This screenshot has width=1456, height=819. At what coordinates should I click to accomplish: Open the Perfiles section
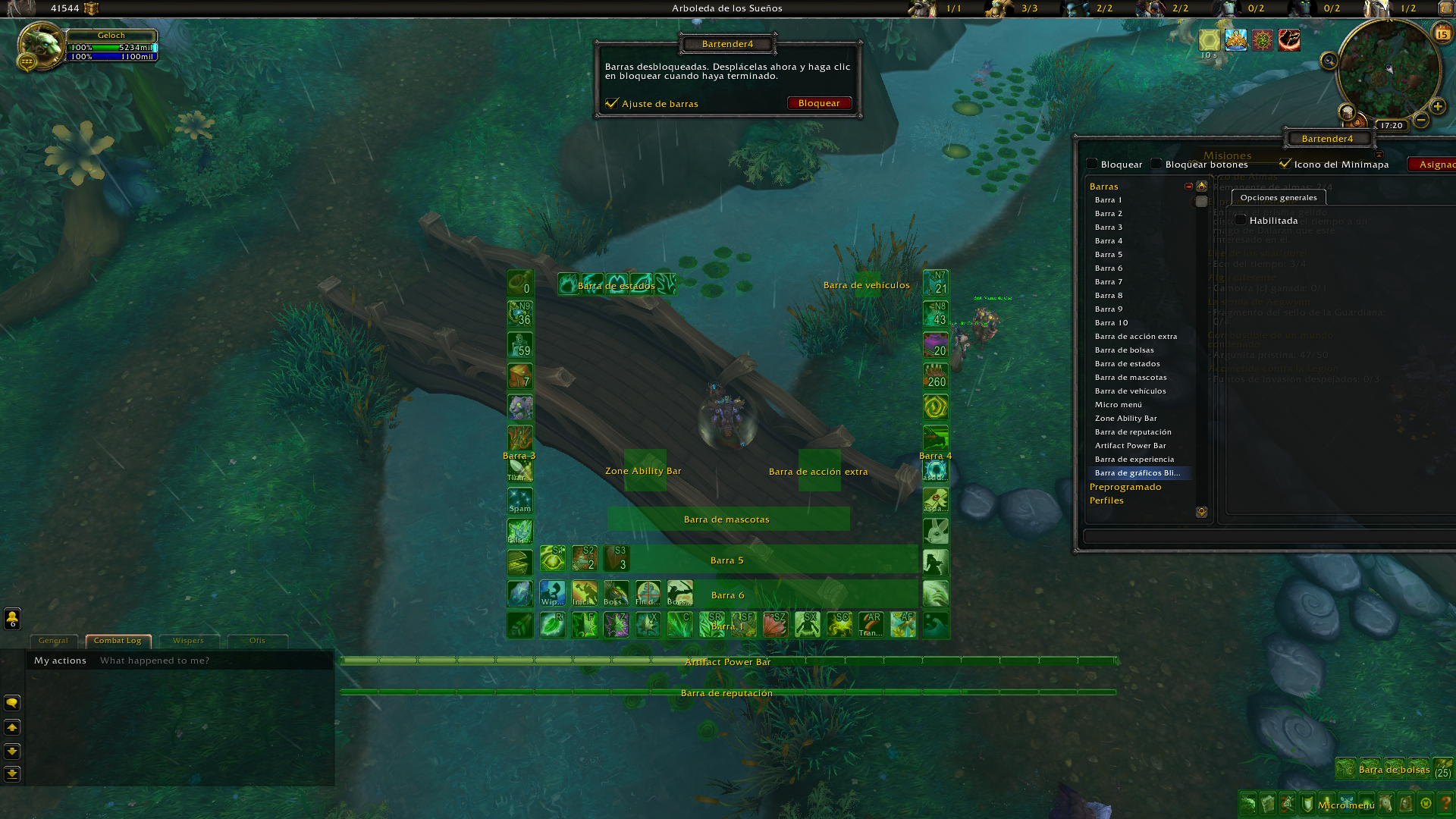pyautogui.click(x=1106, y=500)
